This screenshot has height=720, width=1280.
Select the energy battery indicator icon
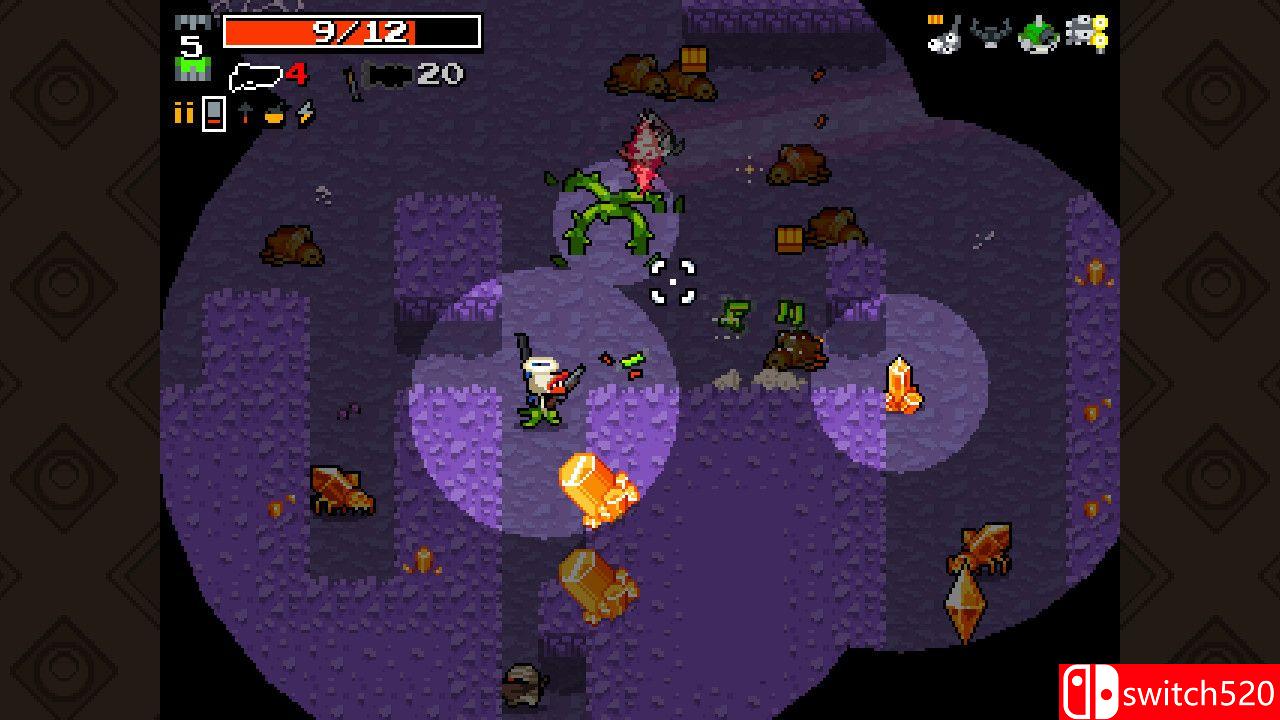point(213,113)
